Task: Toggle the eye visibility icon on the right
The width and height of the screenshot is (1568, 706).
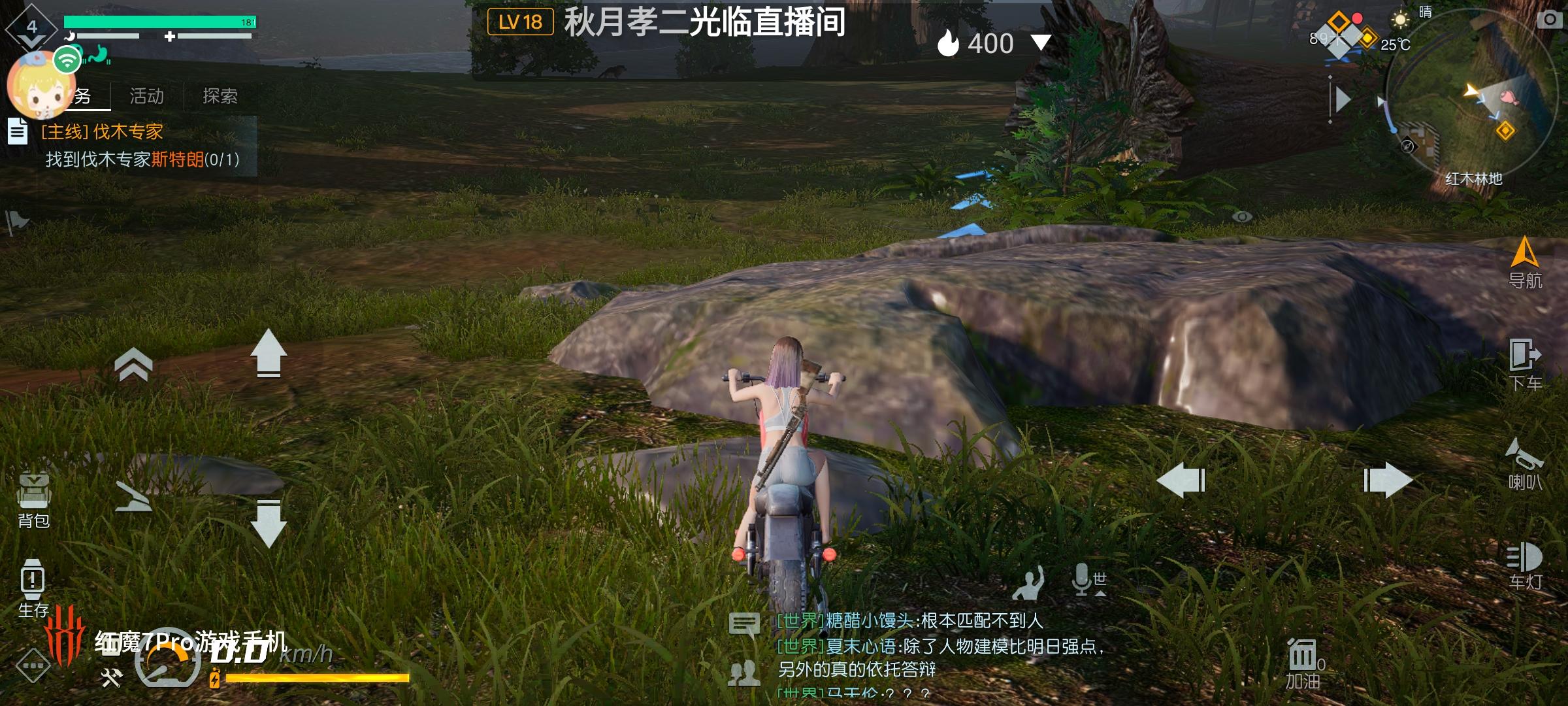Action: point(1241,216)
